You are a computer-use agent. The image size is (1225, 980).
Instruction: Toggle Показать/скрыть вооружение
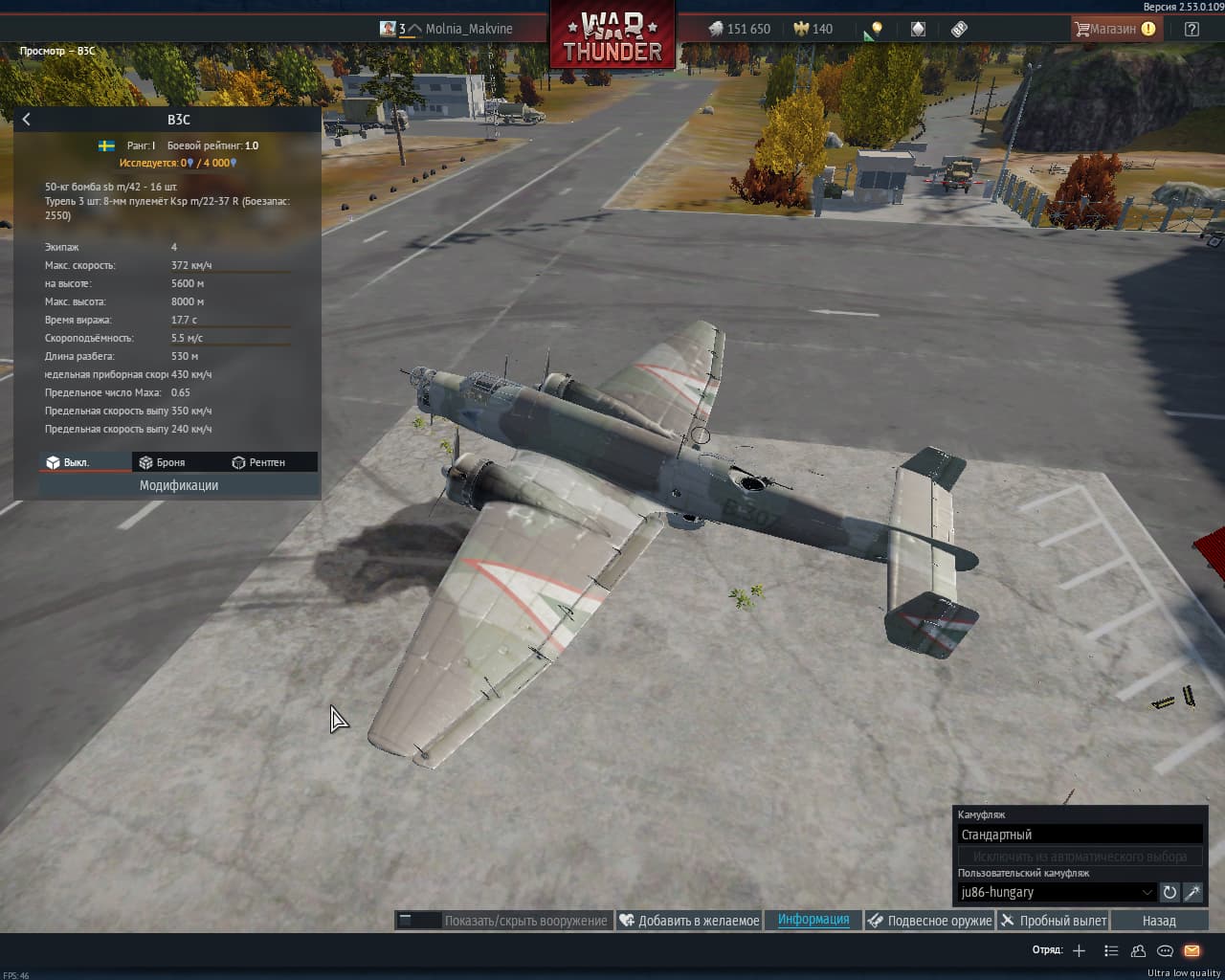[504, 921]
